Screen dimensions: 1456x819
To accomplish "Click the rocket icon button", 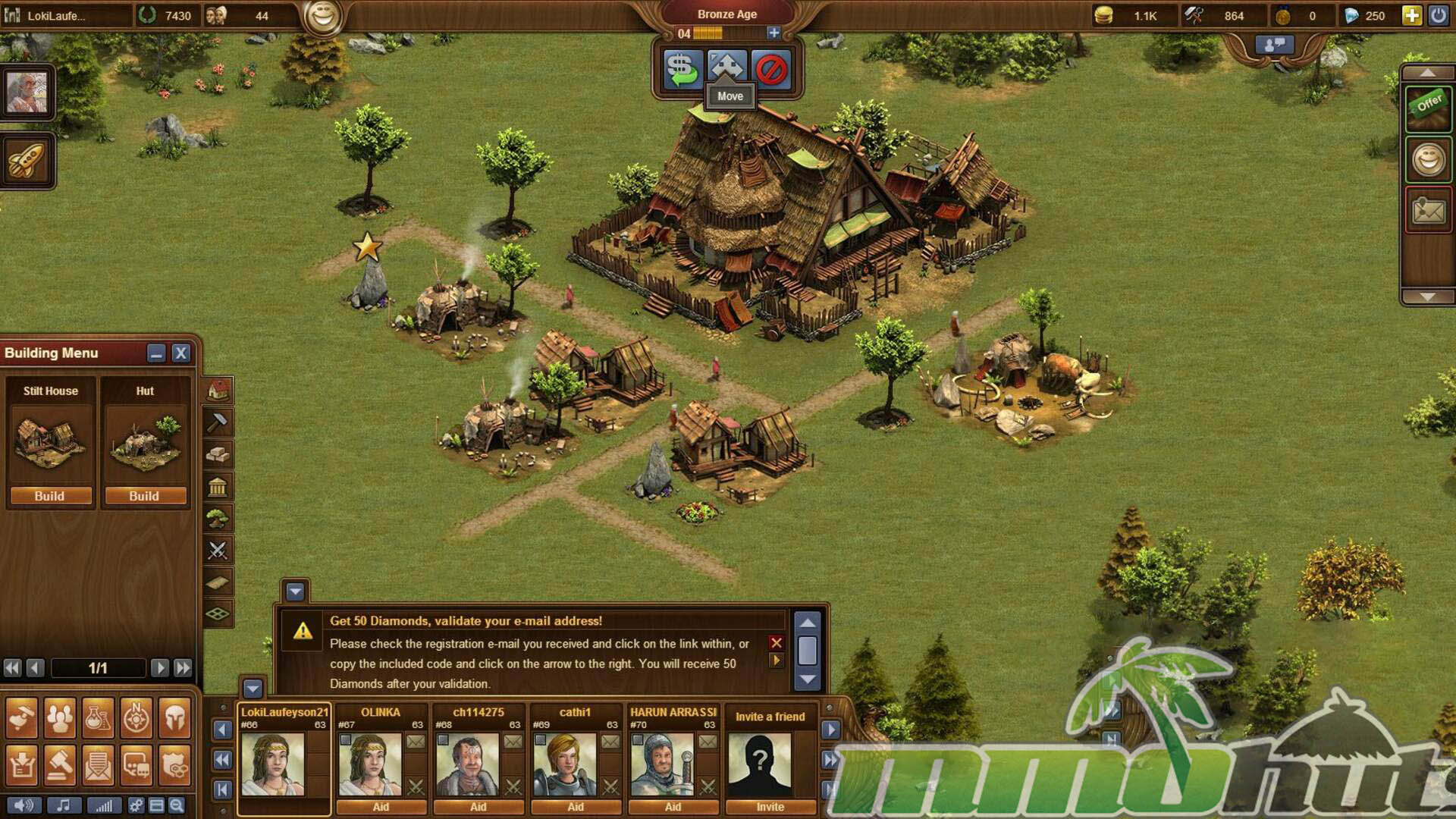I will (x=27, y=160).
